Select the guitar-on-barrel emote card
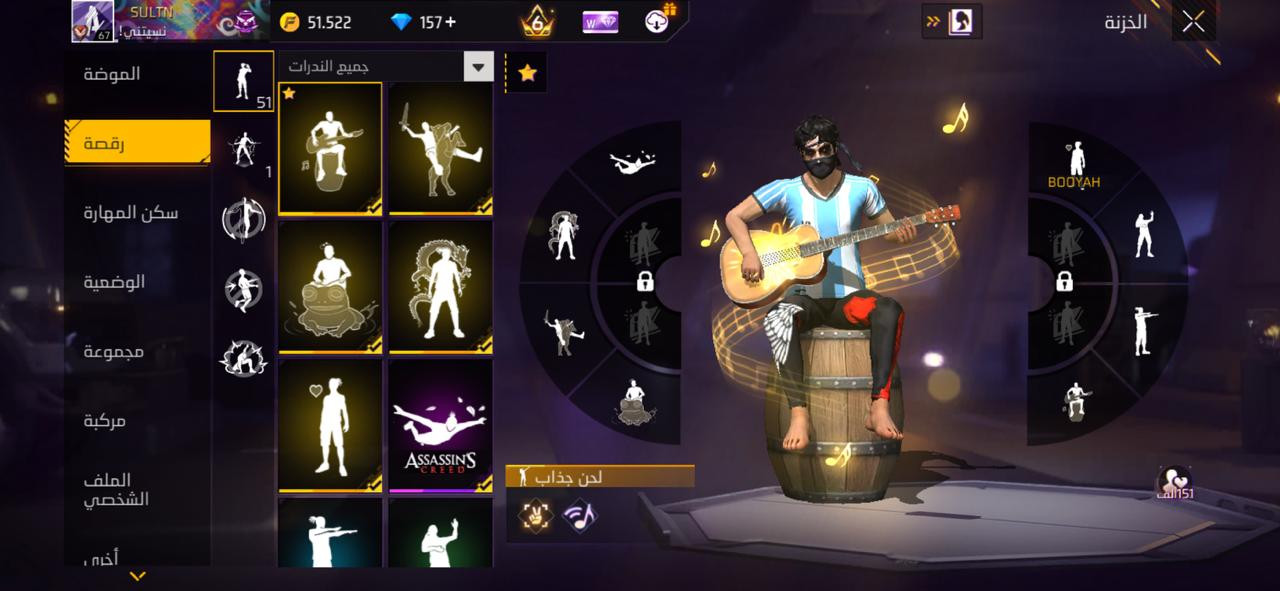 tap(330, 148)
